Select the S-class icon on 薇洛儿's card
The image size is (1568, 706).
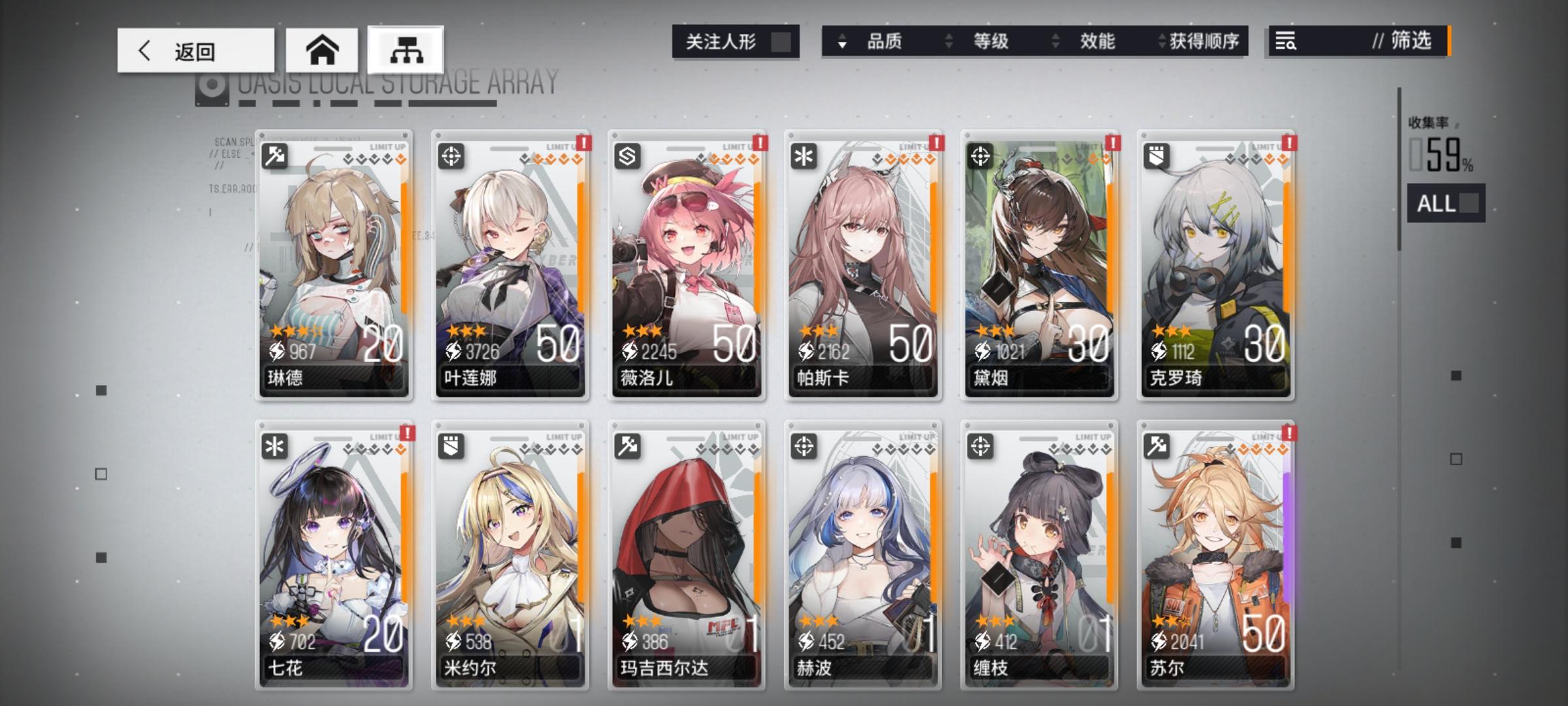(x=628, y=155)
